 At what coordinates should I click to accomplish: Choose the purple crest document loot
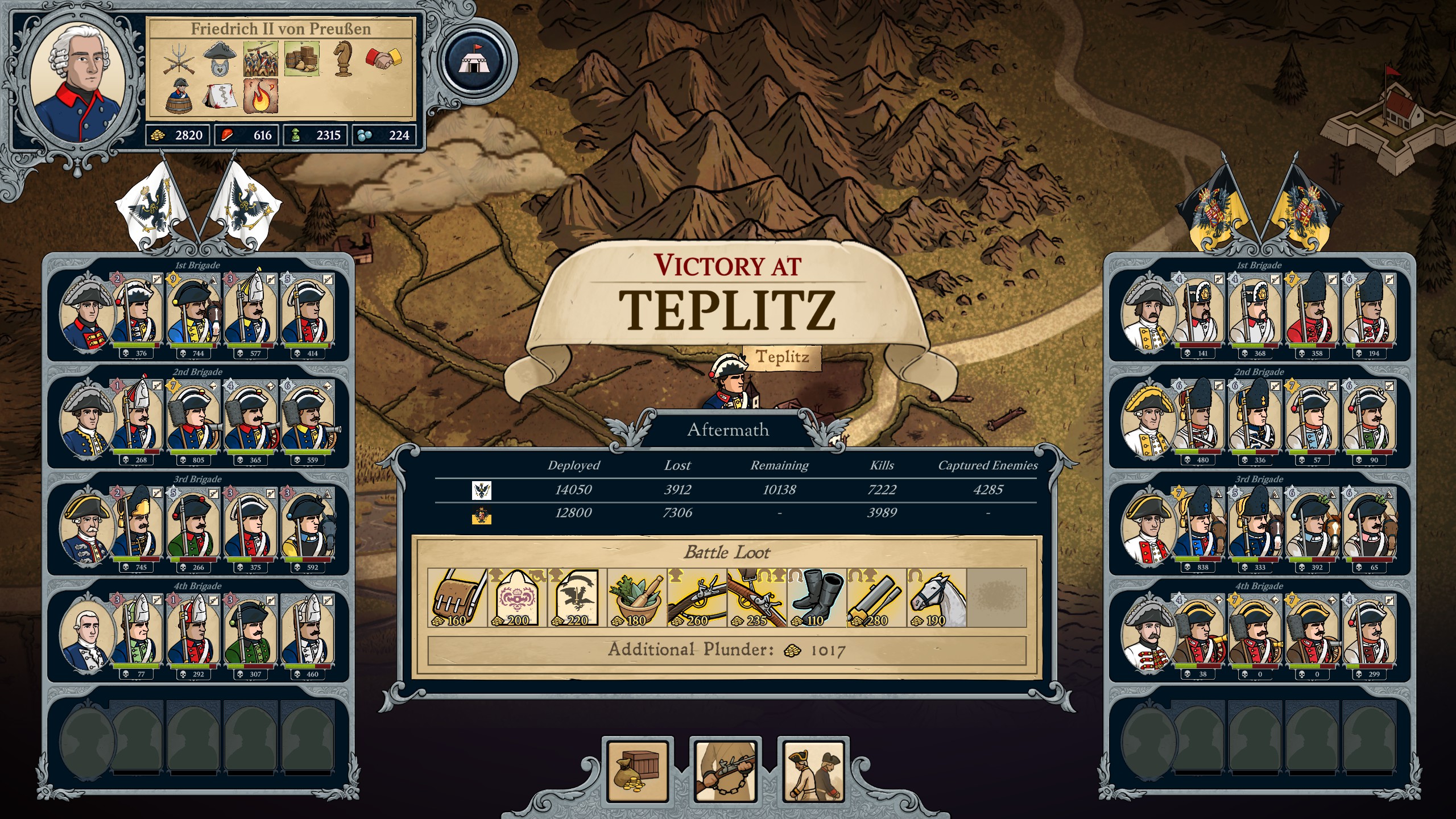517,597
